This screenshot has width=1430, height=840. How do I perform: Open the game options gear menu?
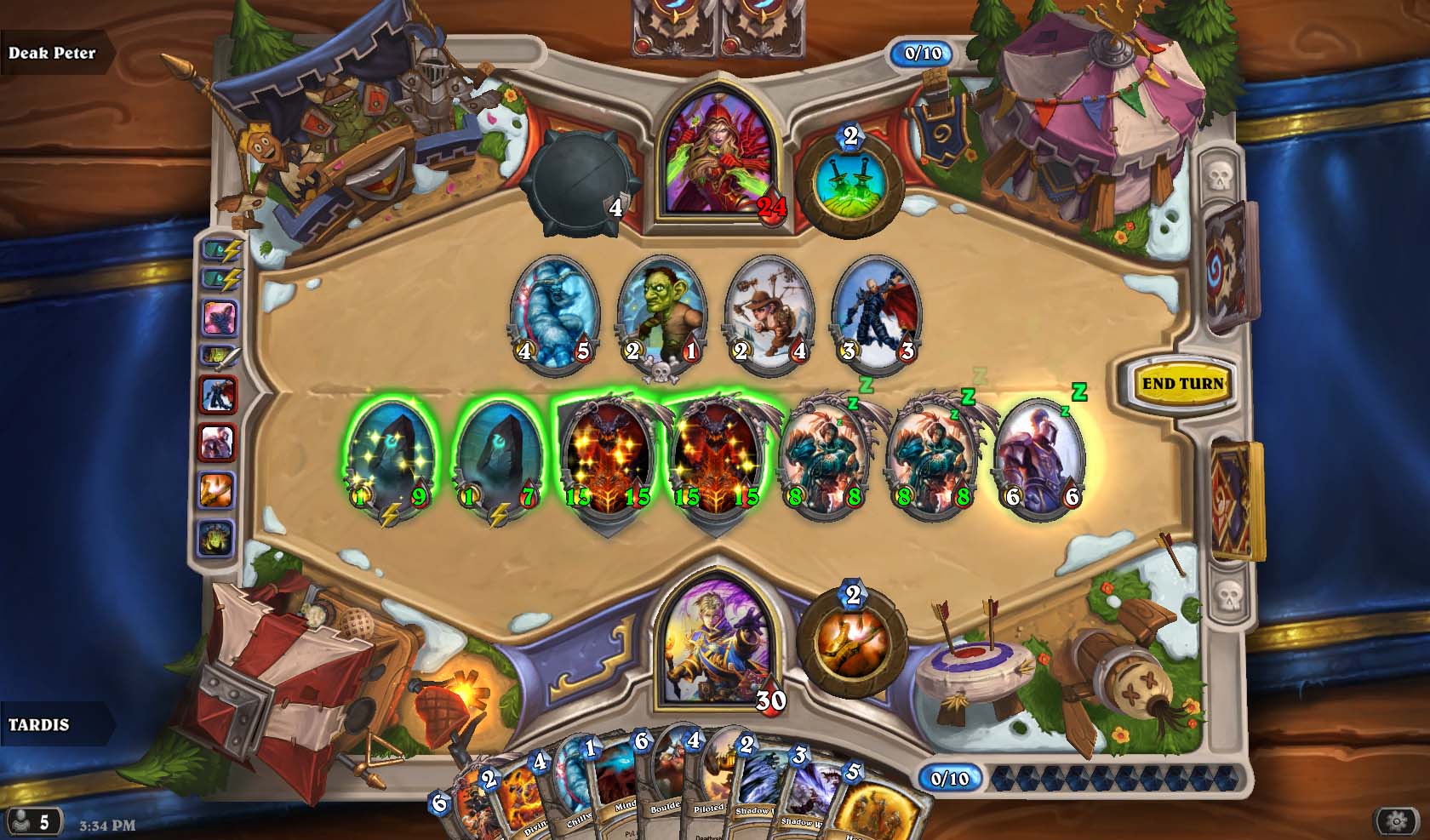pyautogui.click(x=1396, y=821)
